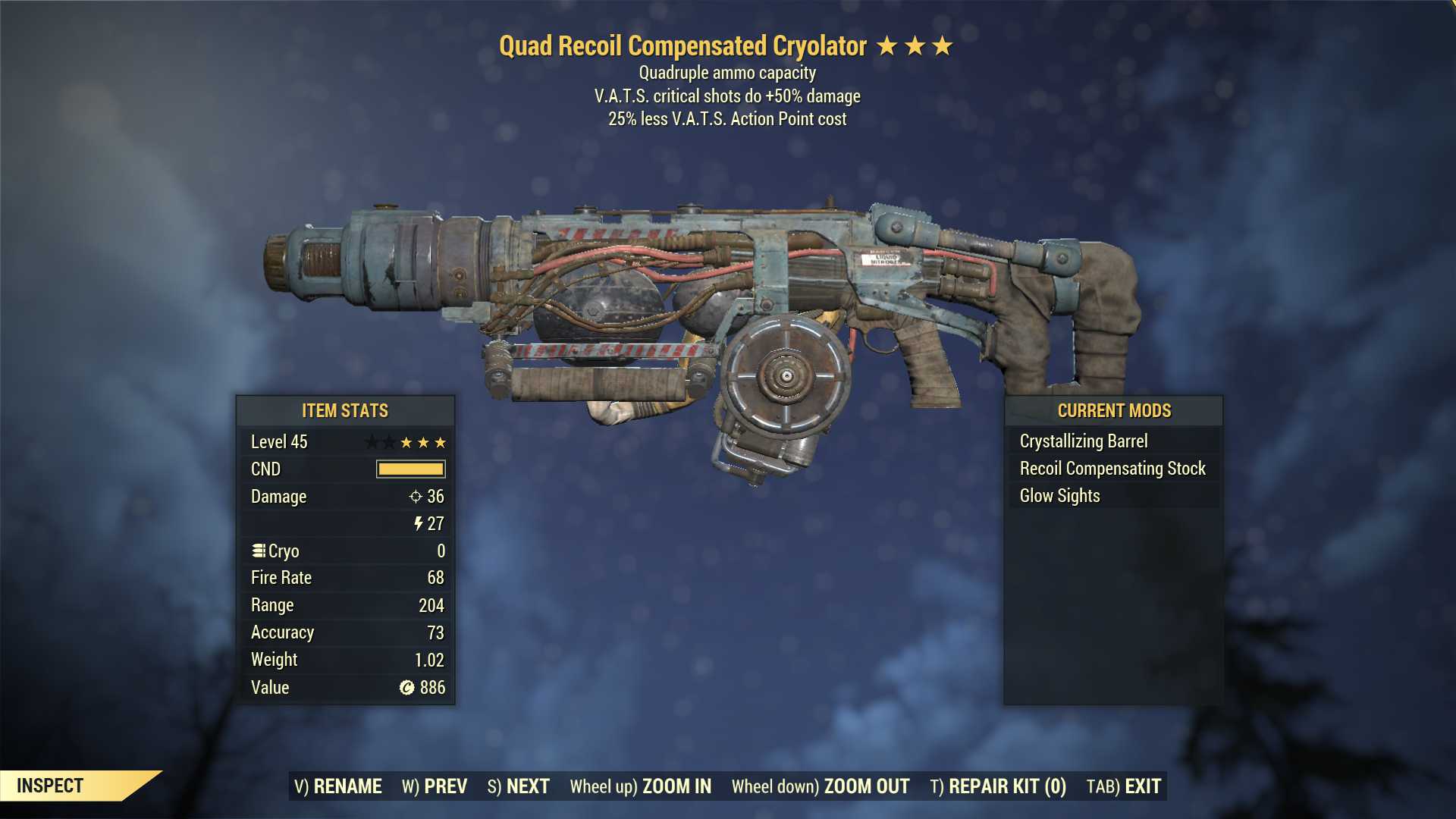The height and width of the screenshot is (819, 1456).
Task: Select the Crystallizing Barrel mod entry
Action: point(1084,441)
